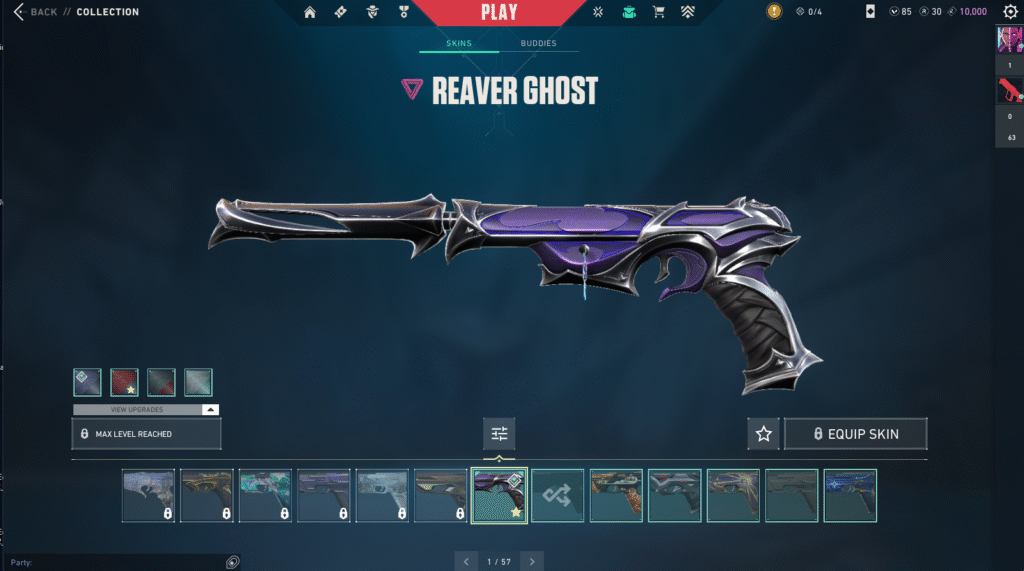Go to the next skins page arrow

533,562
